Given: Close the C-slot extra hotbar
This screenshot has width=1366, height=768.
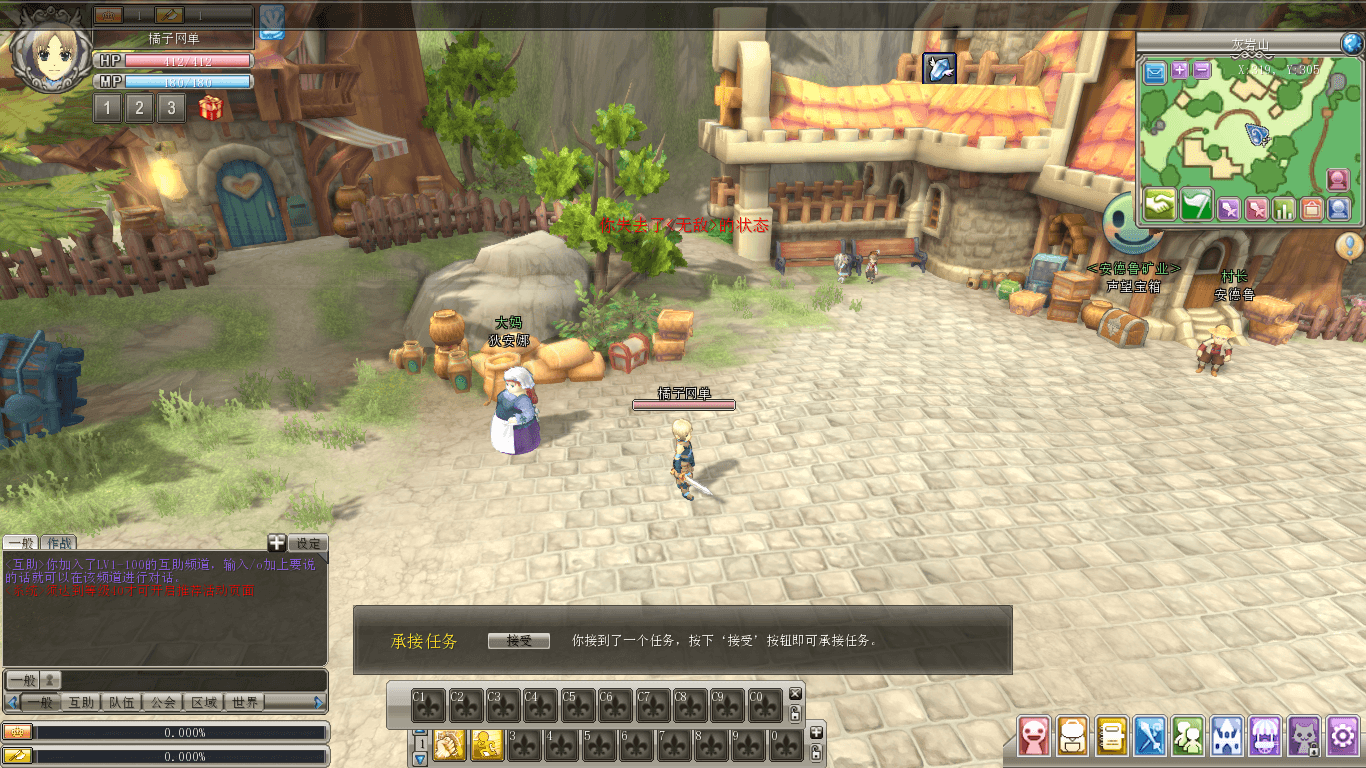Looking at the screenshot, I should click(x=795, y=694).
